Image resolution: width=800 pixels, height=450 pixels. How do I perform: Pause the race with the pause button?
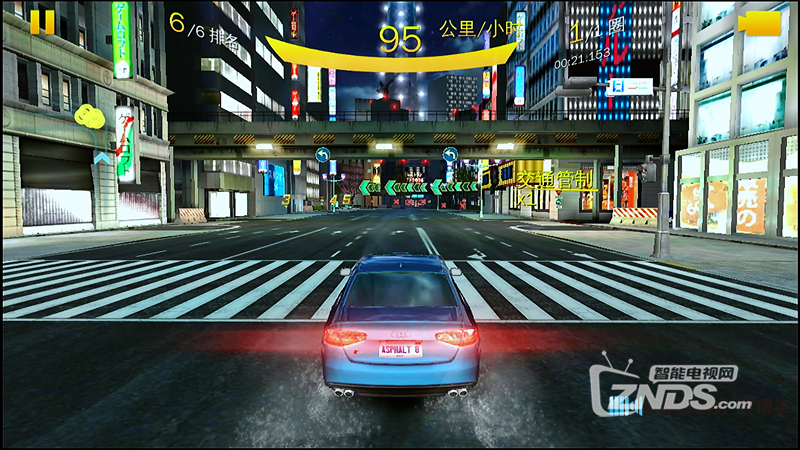[x=42, y=22]
